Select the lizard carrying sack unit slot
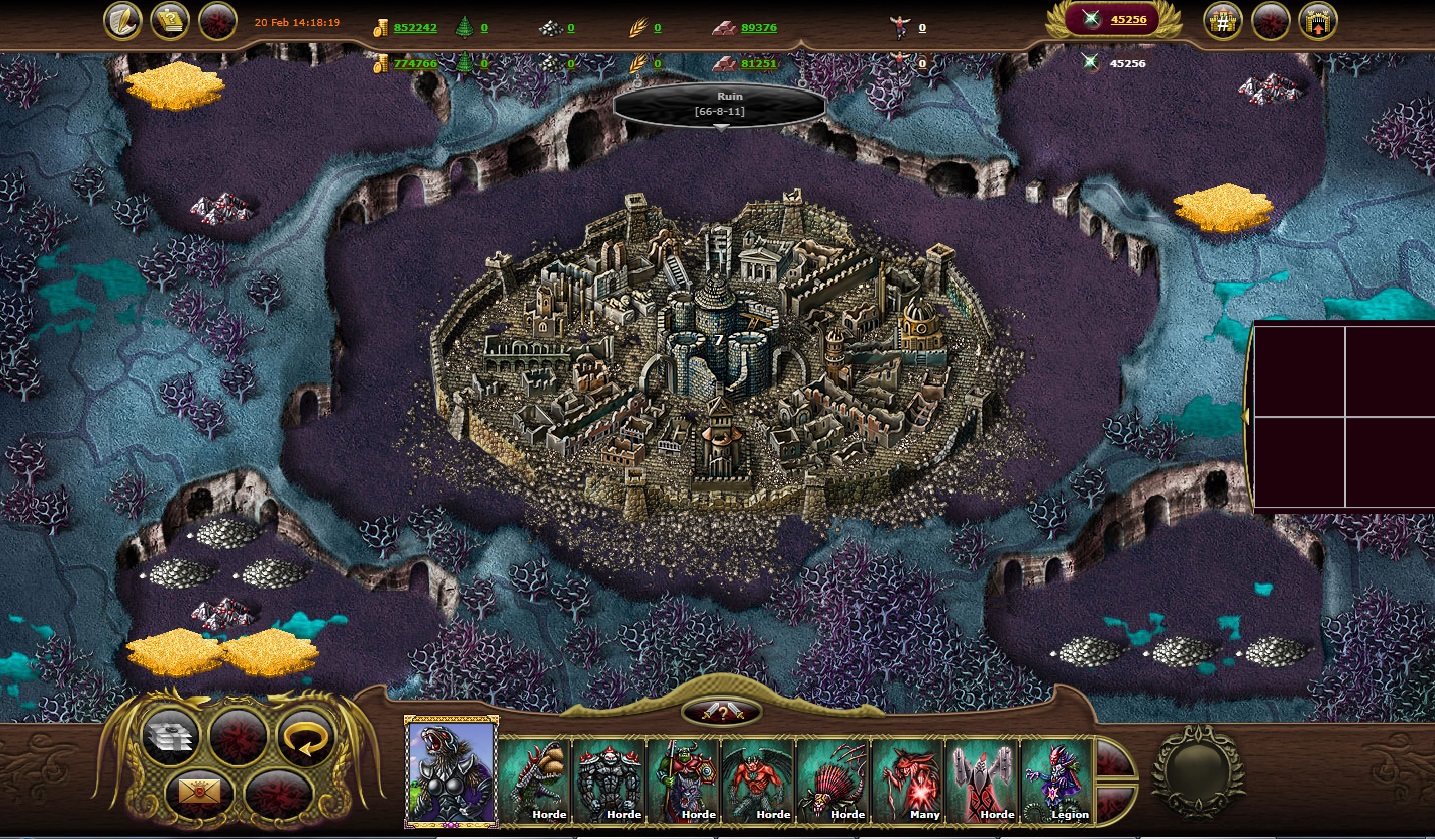 pyautogui.click(x=535, y=780)
